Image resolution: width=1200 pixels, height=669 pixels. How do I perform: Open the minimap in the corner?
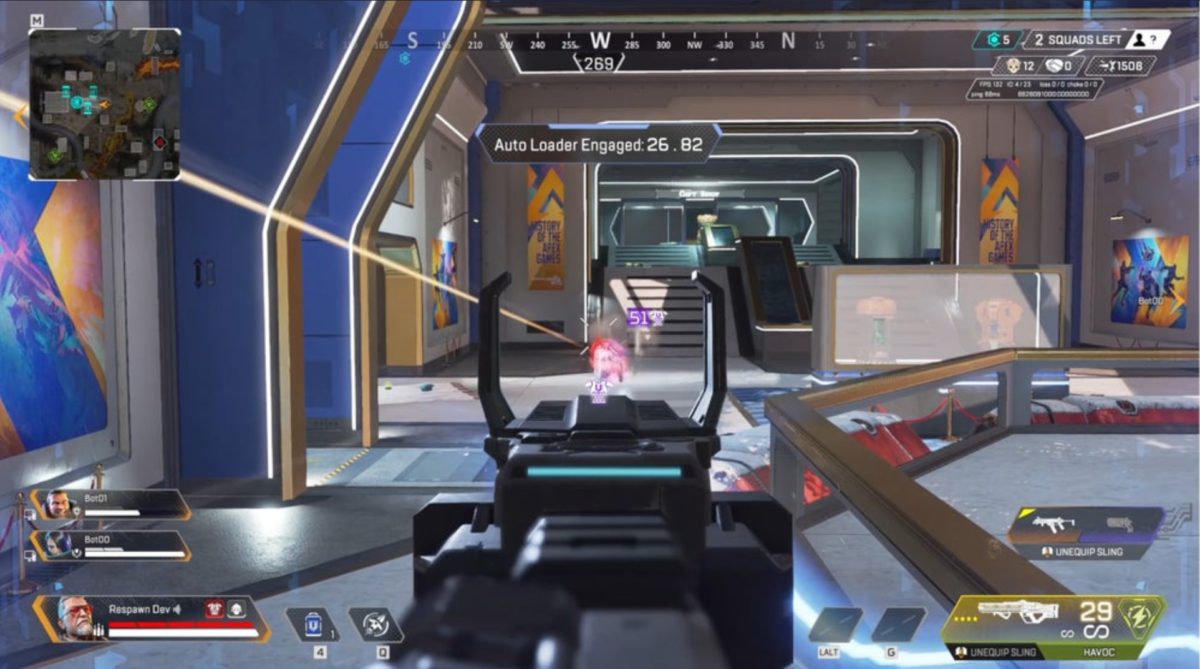(x=105, y=104)
